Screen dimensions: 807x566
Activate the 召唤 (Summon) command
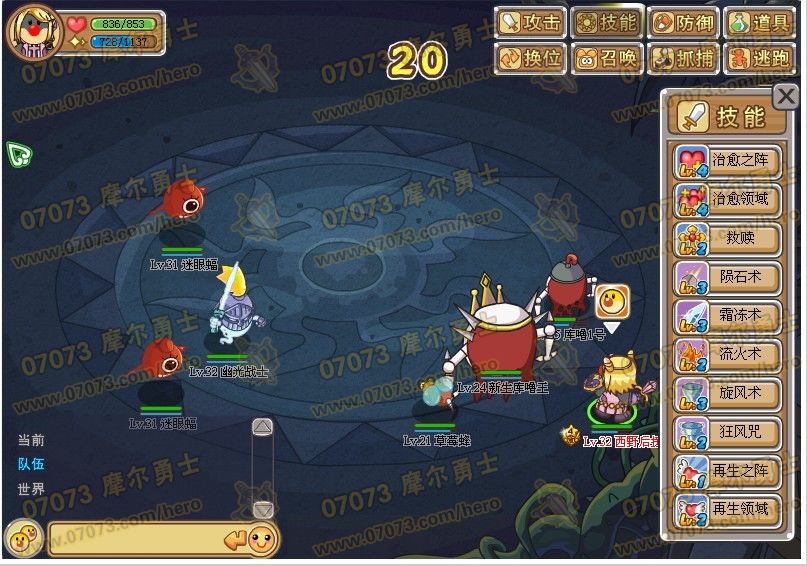click(x=607, y=58)
